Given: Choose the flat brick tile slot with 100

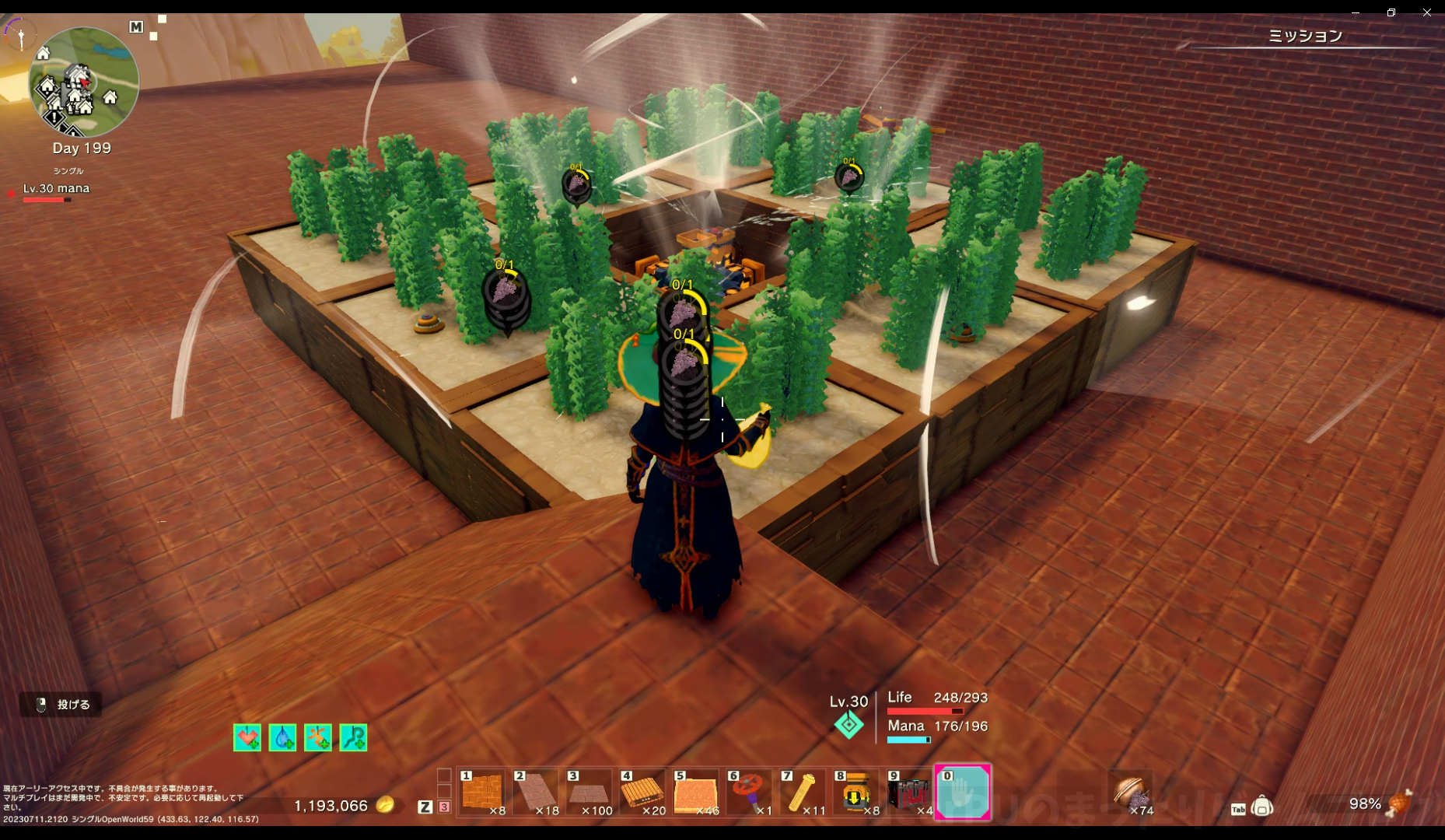Looking at the screenshot, I should point(590,793).
